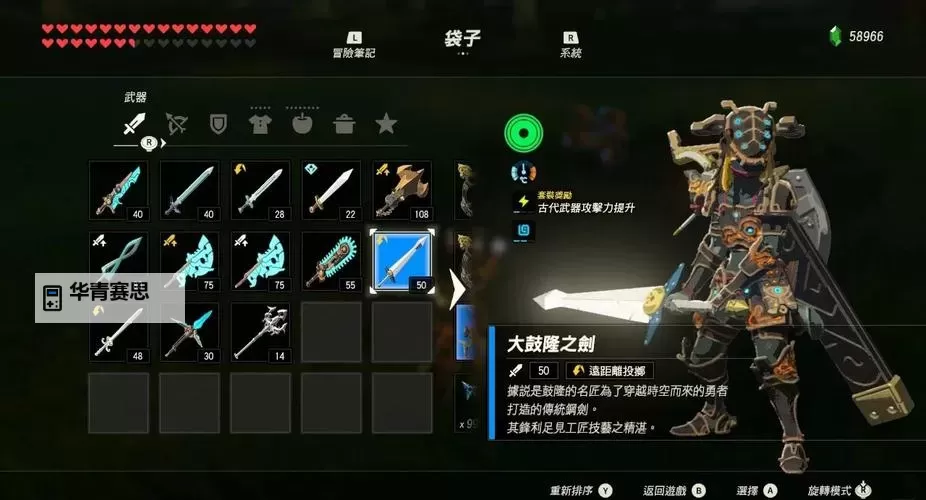Select the glowing blue Guardian sword, attack 40

tap(119, 190)
